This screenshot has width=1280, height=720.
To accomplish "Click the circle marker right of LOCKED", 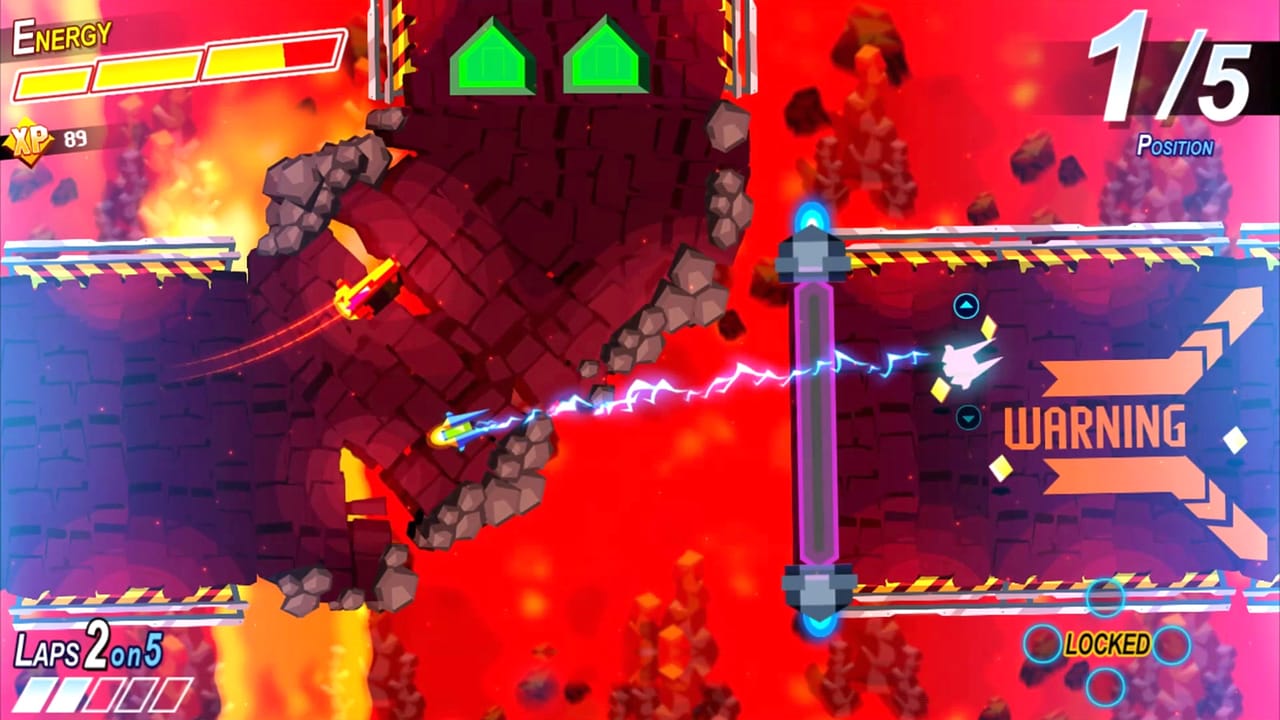I will point(1171,643).
